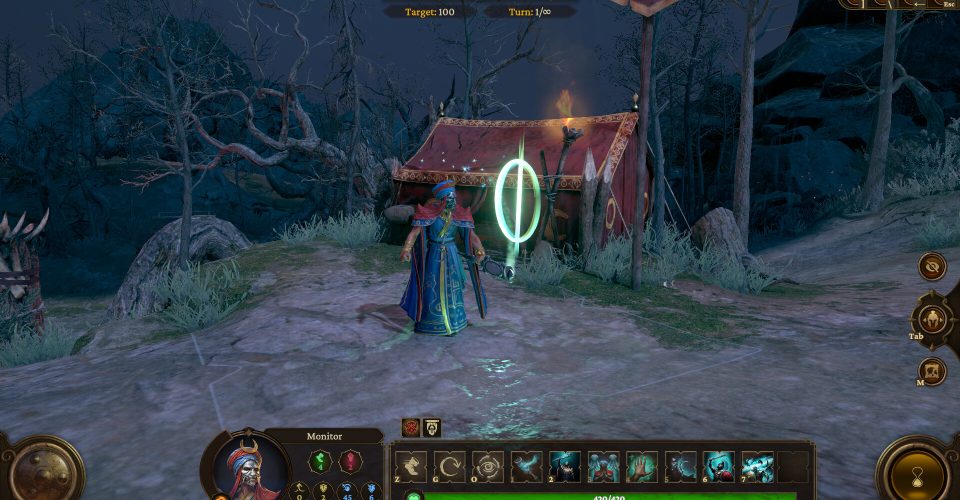The width and height of the screenshot is (960, 500).
Task: Use the eye ability in hotbar
Action: point(487,467)
